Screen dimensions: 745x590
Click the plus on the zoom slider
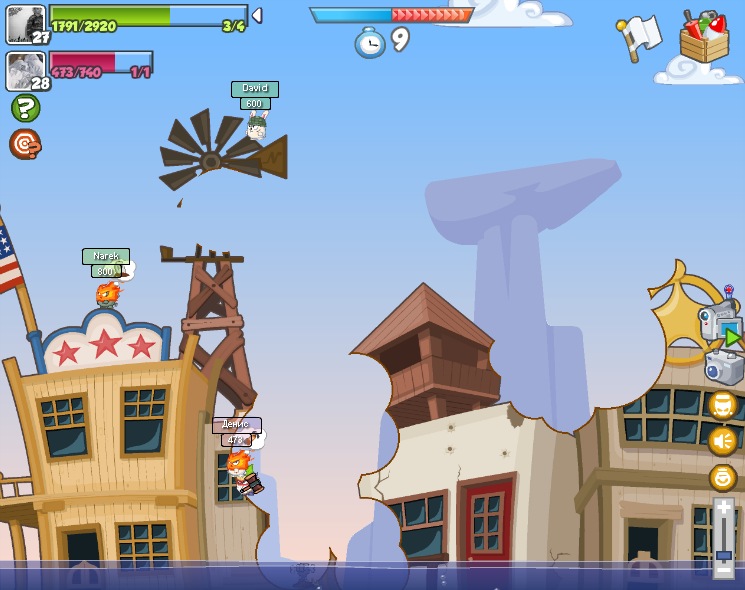[x=723, y=508]
